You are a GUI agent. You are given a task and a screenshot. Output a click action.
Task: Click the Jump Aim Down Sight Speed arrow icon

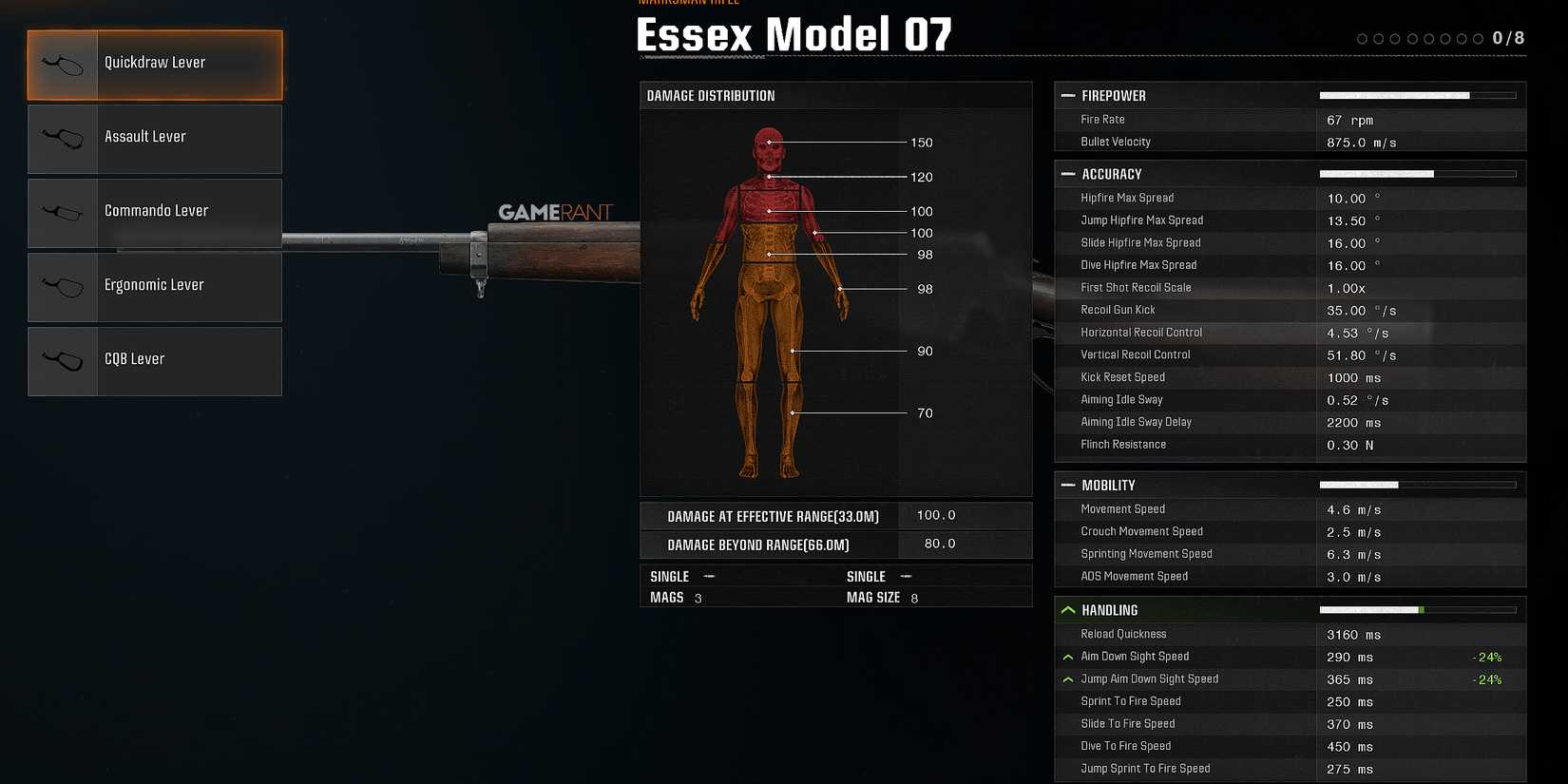tap(1067, 679)
